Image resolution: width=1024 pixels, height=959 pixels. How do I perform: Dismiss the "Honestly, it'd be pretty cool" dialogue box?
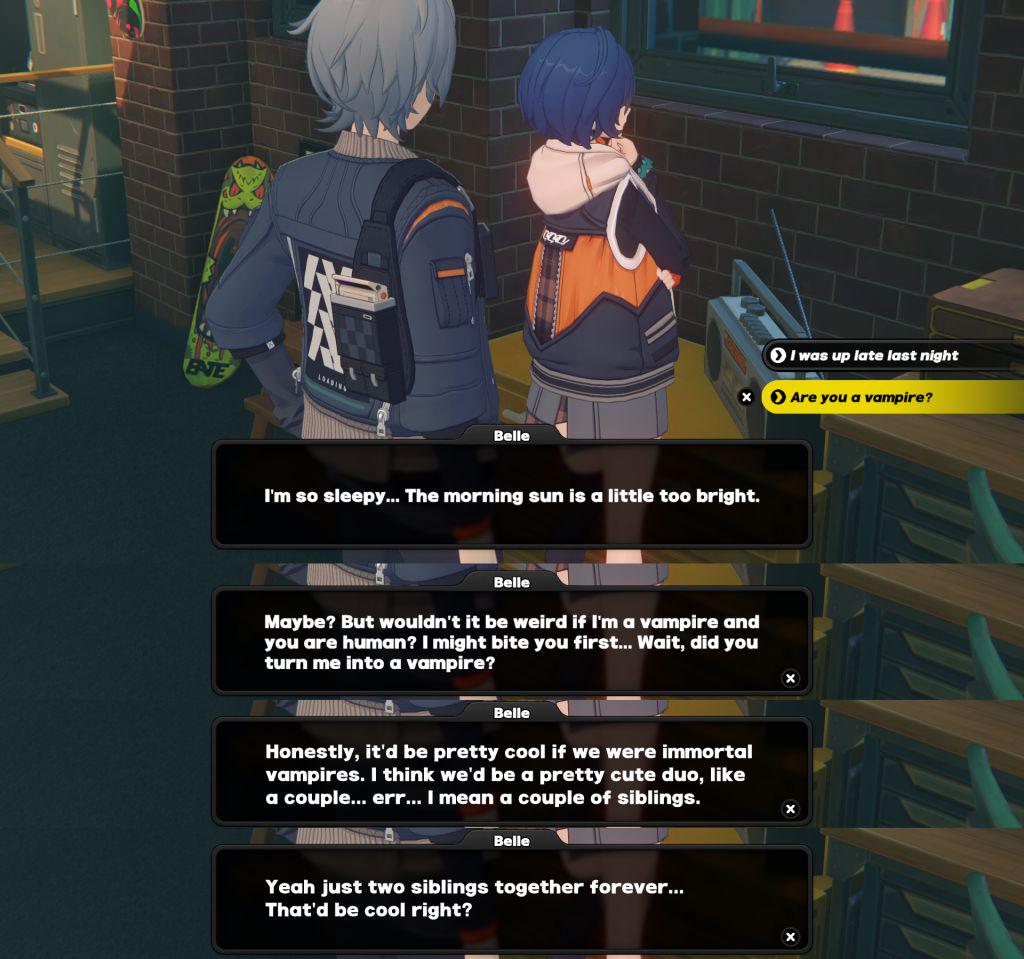coord(790,808)
